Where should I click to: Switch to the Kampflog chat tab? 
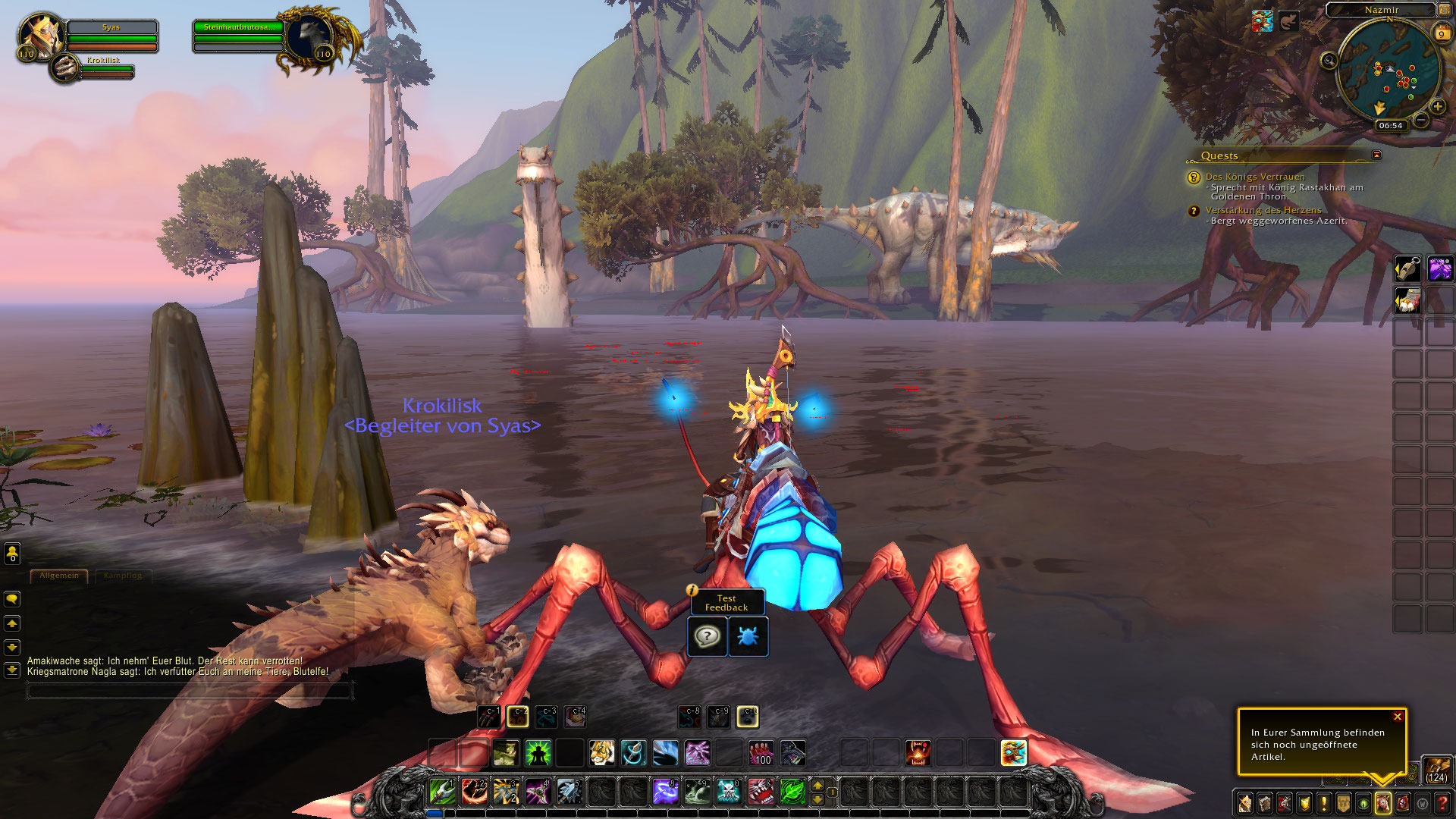123,576
